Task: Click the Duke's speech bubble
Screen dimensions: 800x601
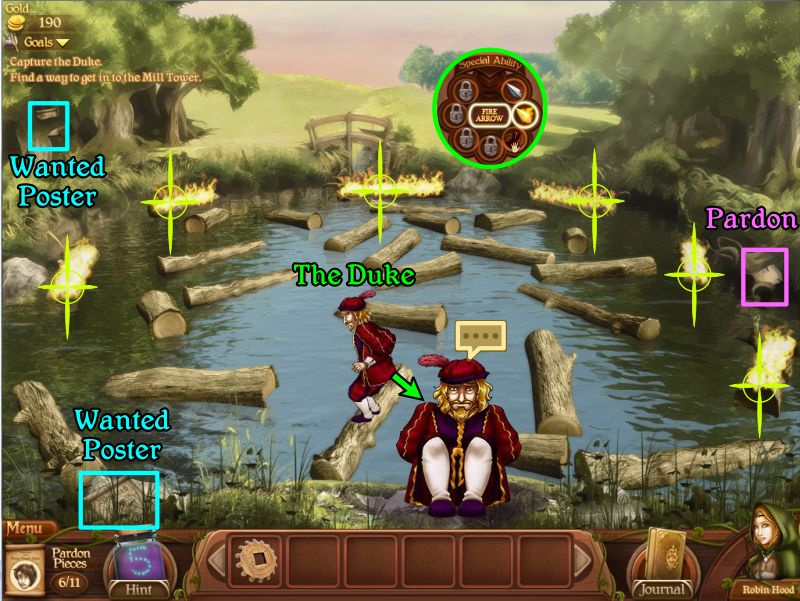Action: click(x=479, y=335)
